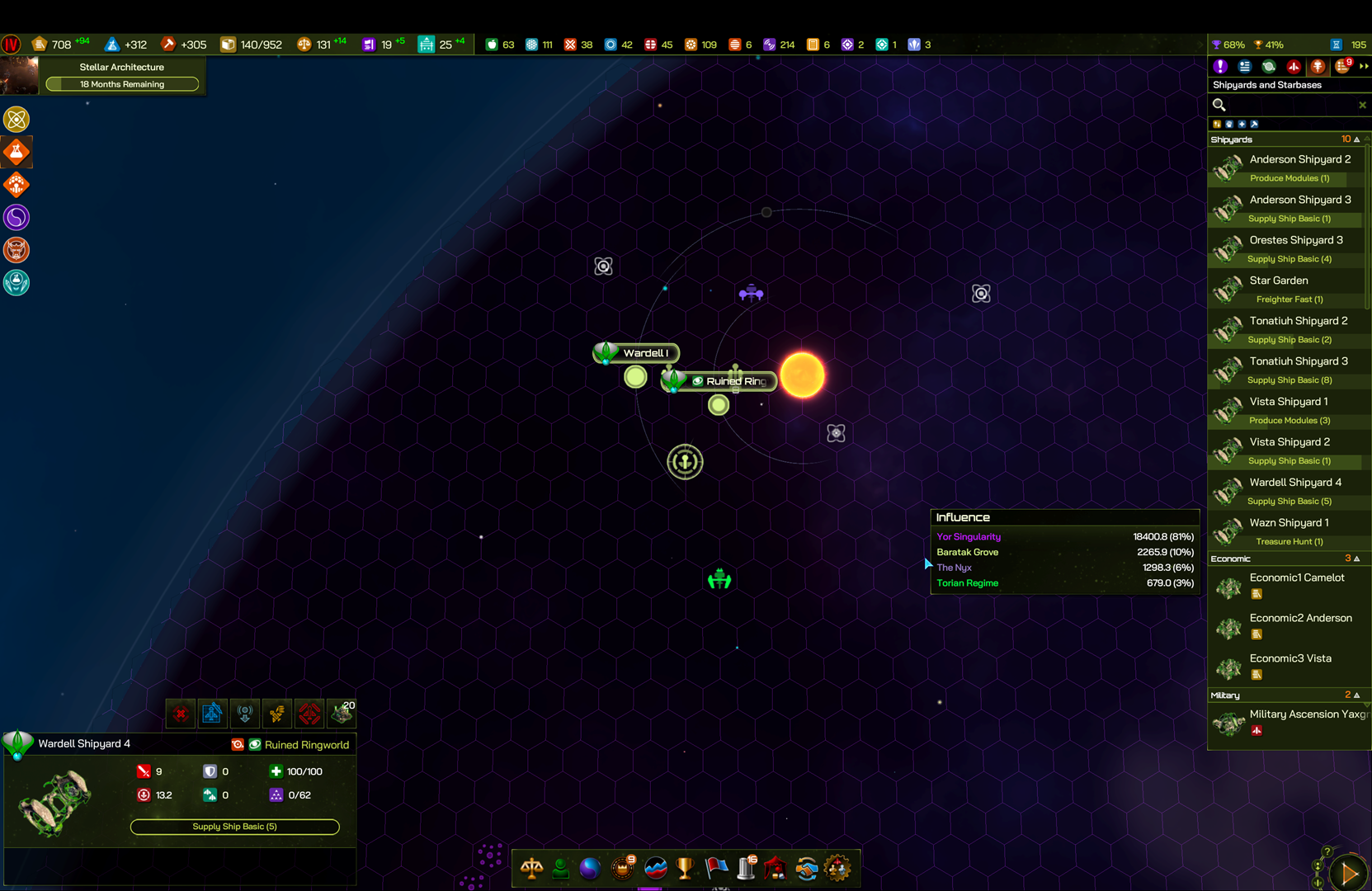Select Military Ascension starbase entry

tap(1307, 714)
